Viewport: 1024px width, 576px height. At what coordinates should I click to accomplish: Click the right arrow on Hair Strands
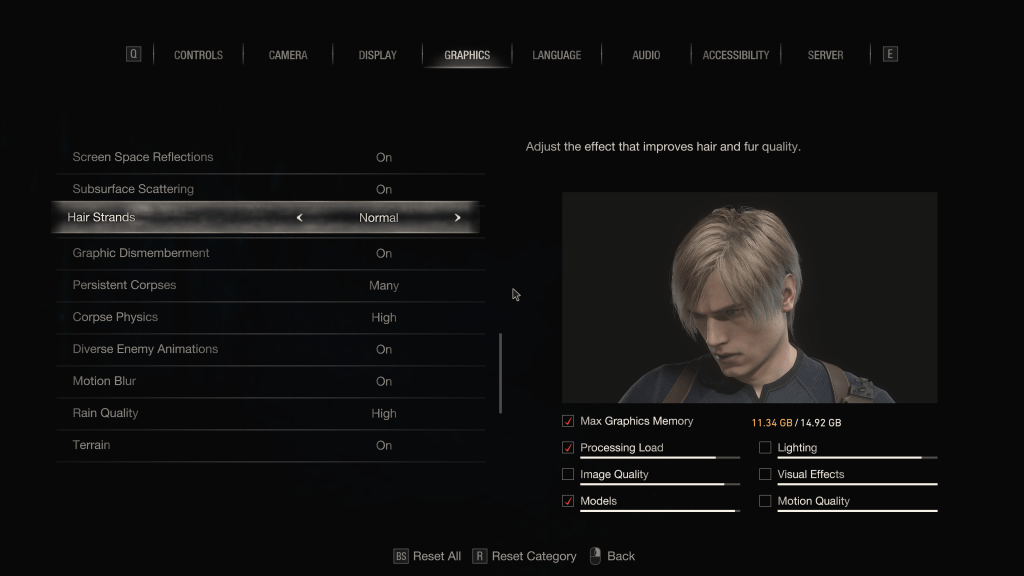click(x=458, y=218)
